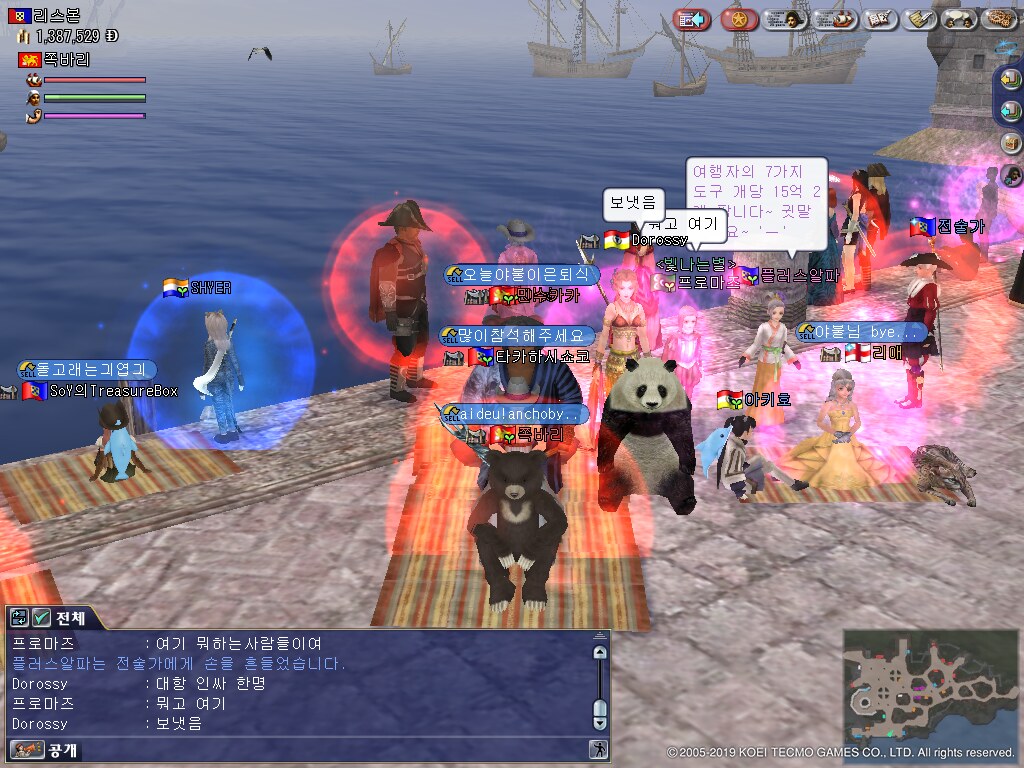Image resolution: width=1024 pixels, height=768 pixels.
Task: Open the red panel with the cyan arrow
Action: (691, 19)
